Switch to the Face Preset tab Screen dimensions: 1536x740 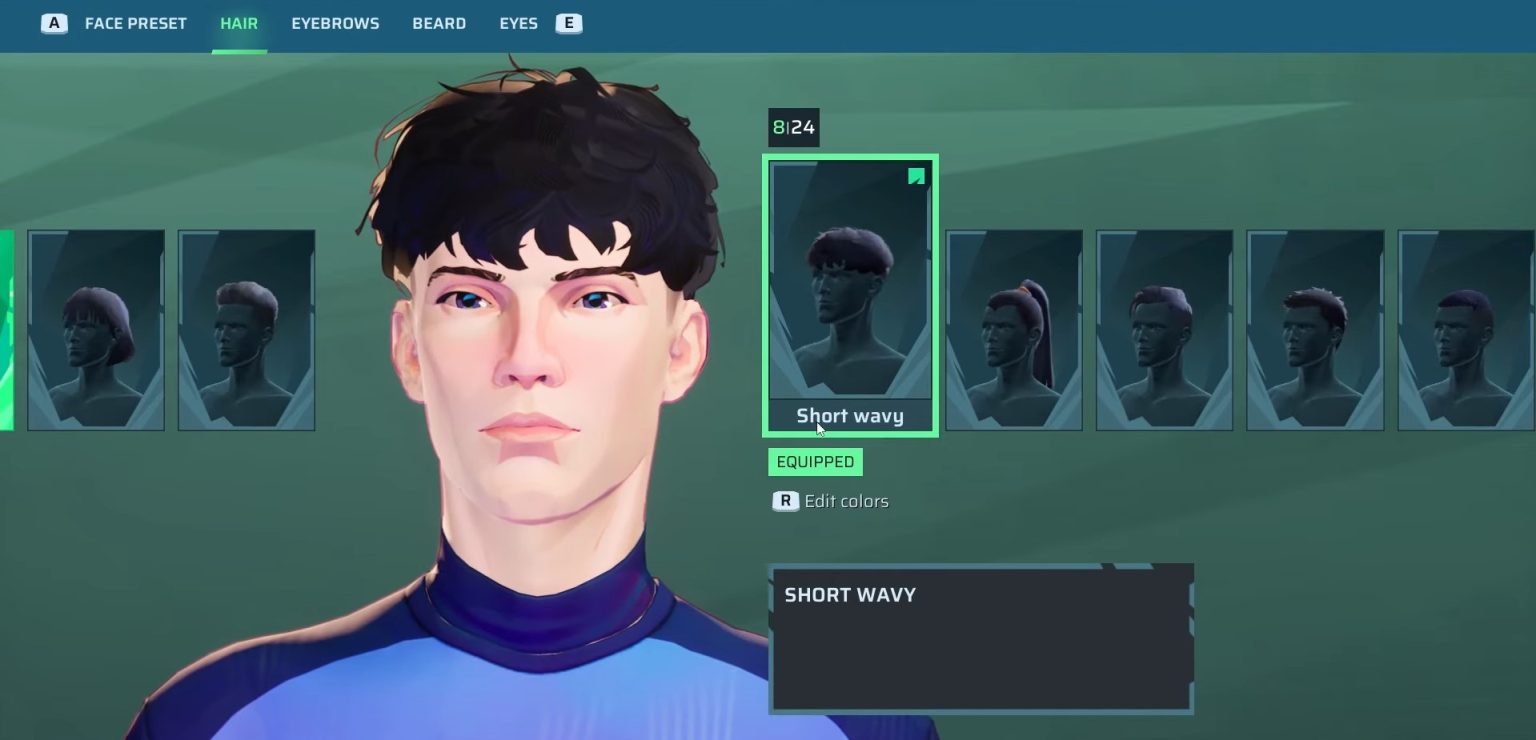135,23
